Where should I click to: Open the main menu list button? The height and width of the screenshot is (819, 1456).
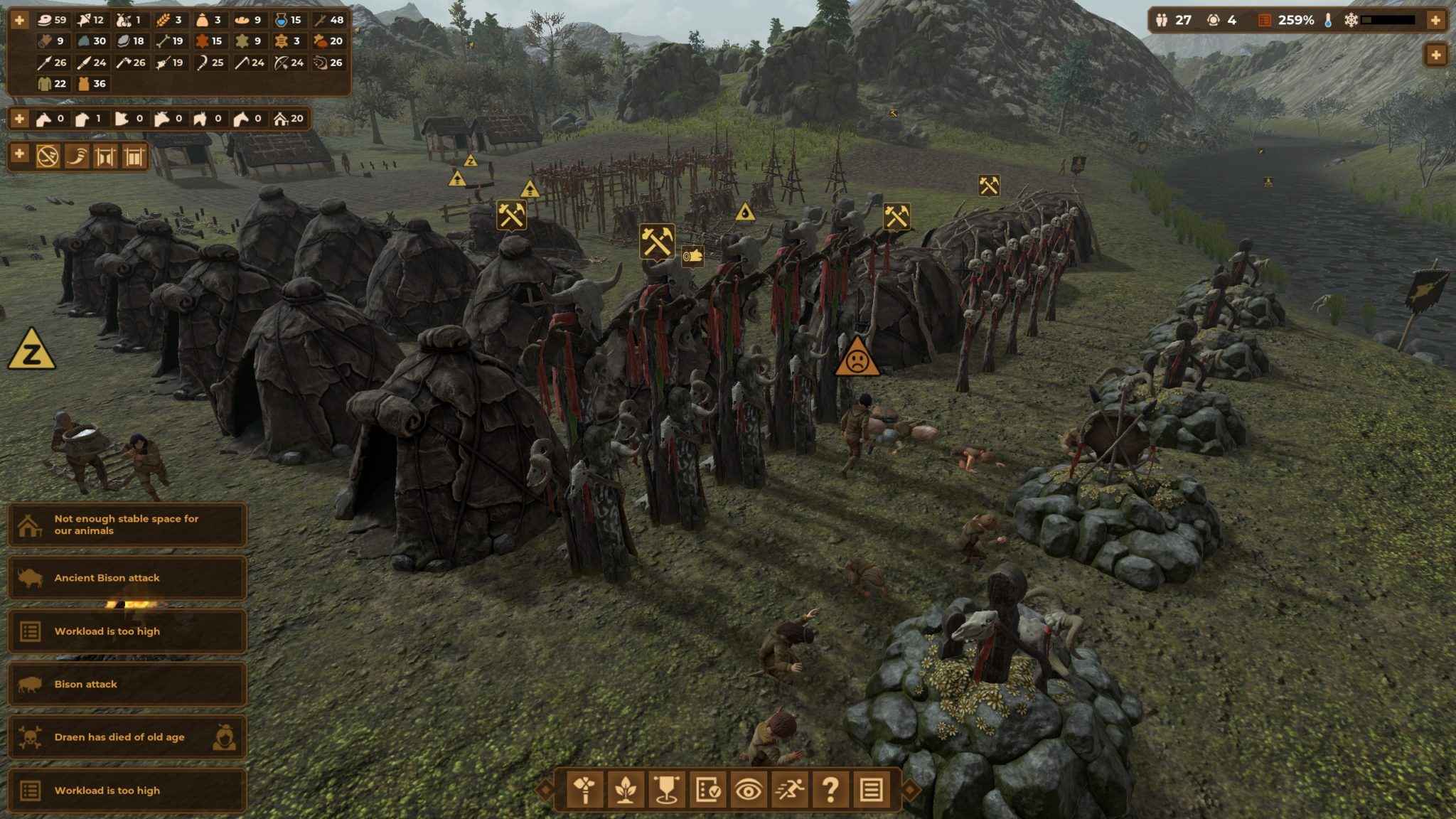click(871, 789)
